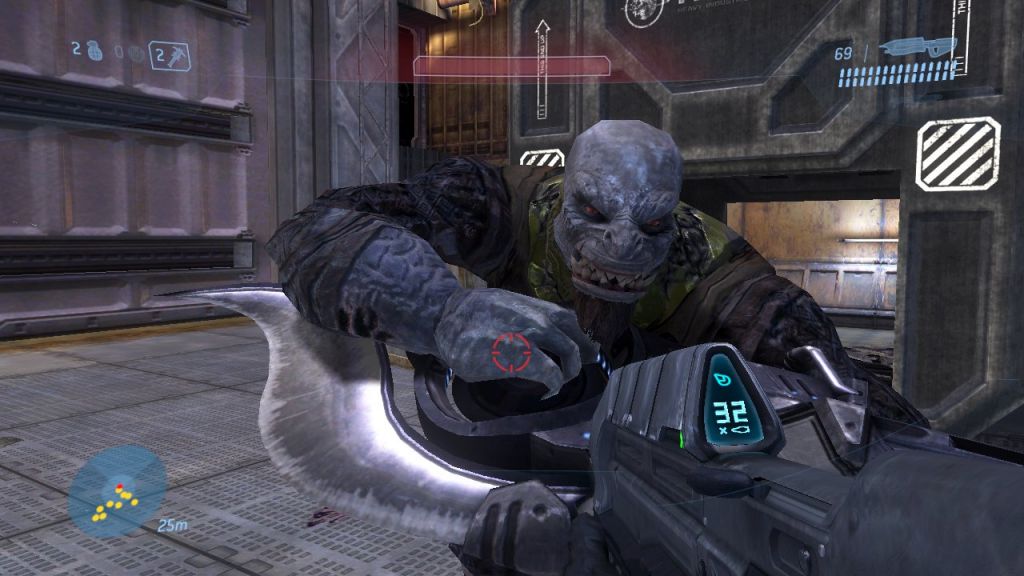Select the dimmed empty grenade icon
The width and height of the screenshot is (1024, 576).
135,54
